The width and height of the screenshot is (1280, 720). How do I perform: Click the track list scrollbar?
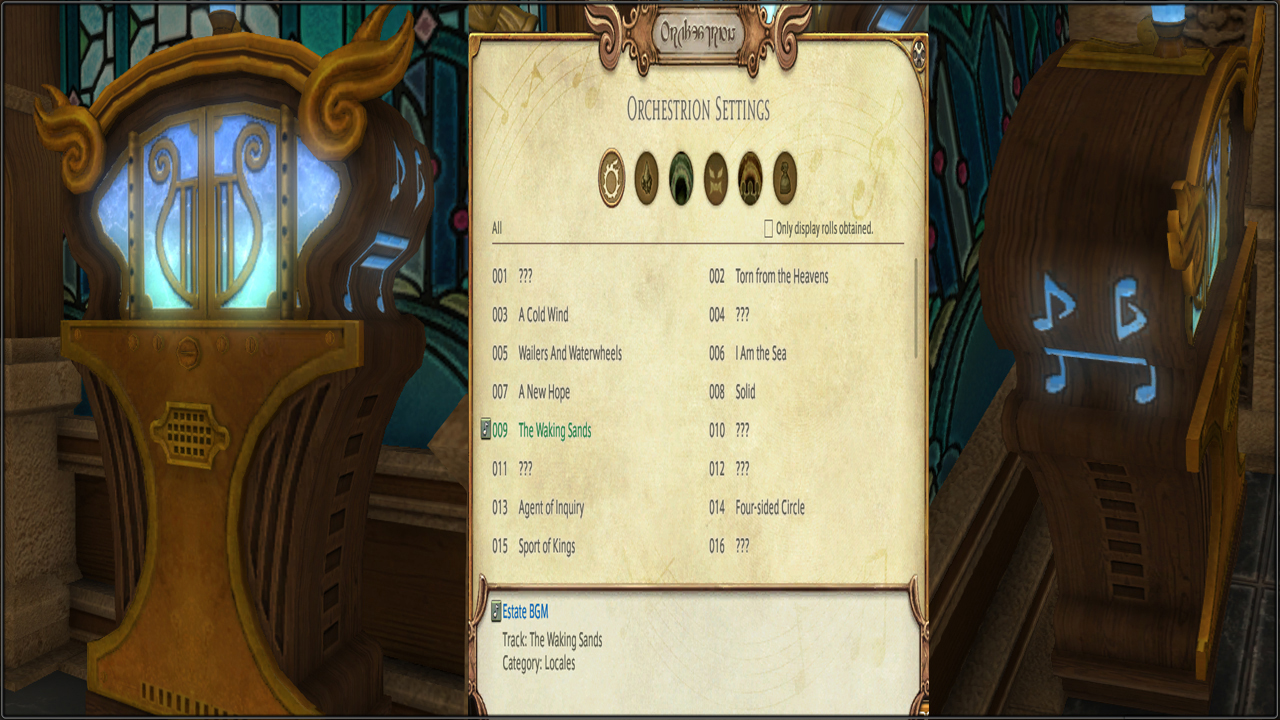[x=916, y=308]
